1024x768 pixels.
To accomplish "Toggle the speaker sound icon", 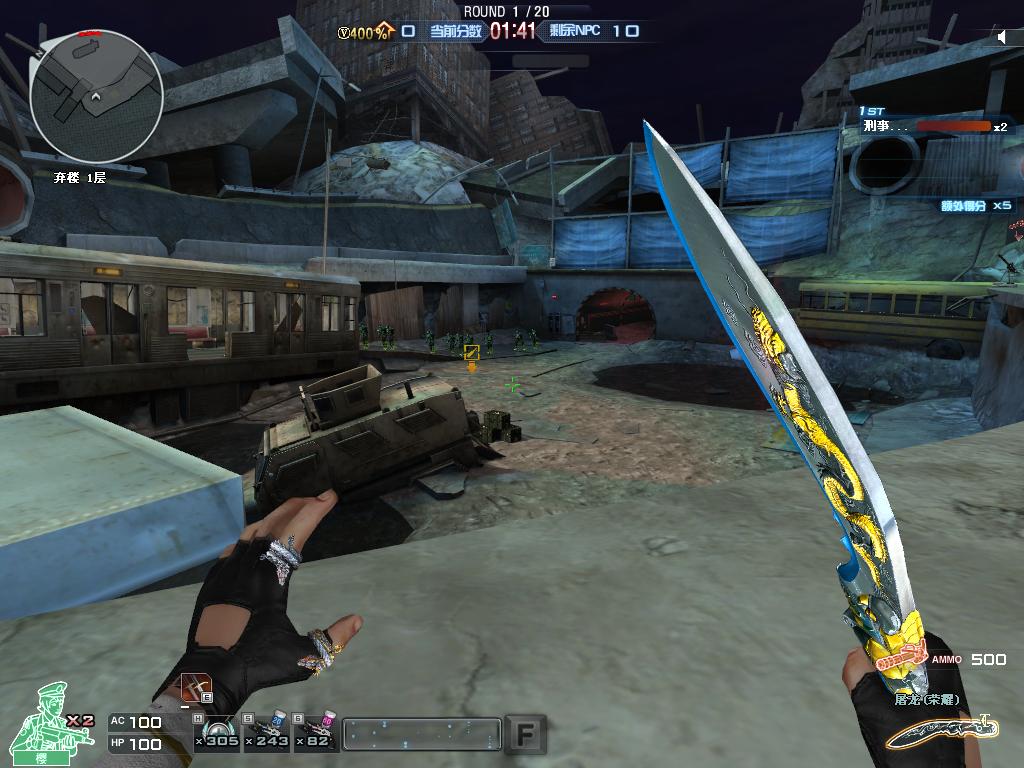I will pyautogui.click(x=1002, y=38).
